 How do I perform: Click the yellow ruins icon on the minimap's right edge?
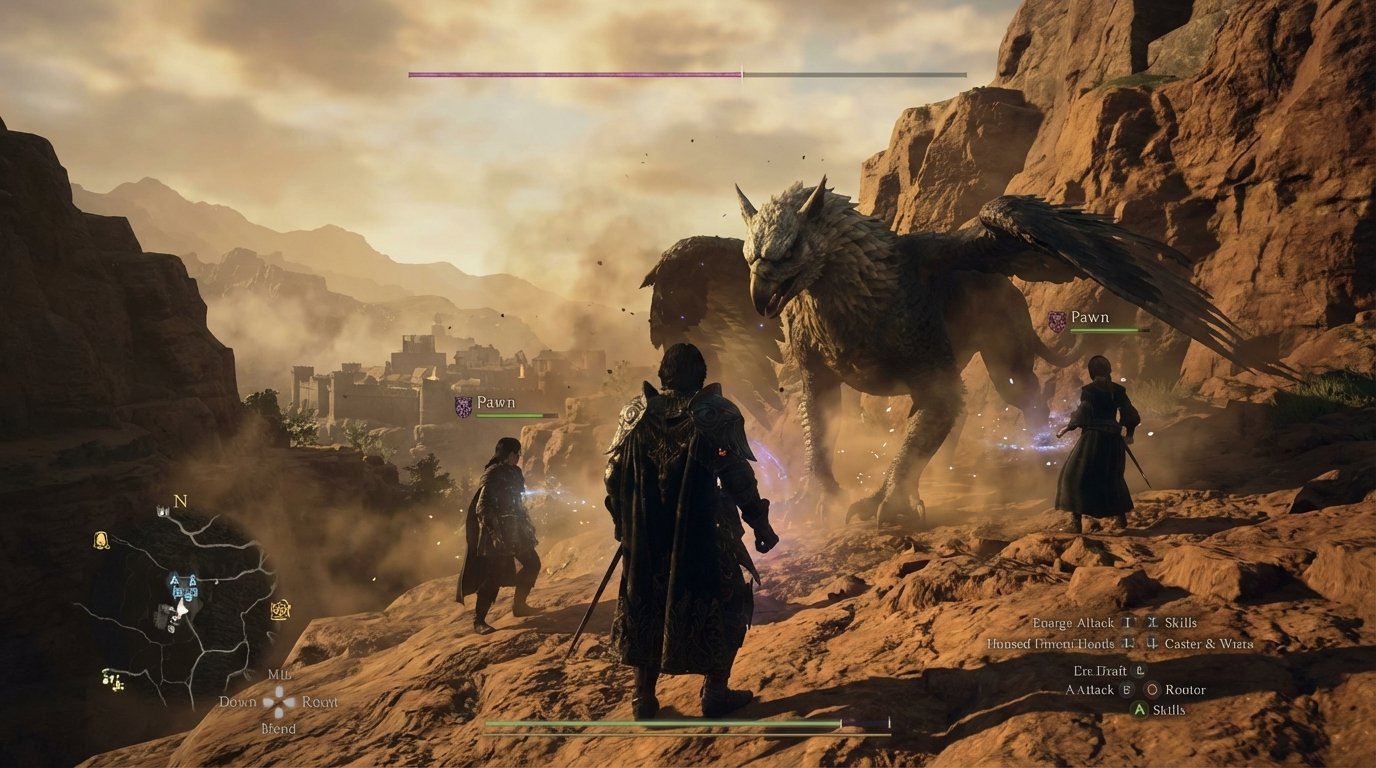pyautogui.click(x=280, y=609)
